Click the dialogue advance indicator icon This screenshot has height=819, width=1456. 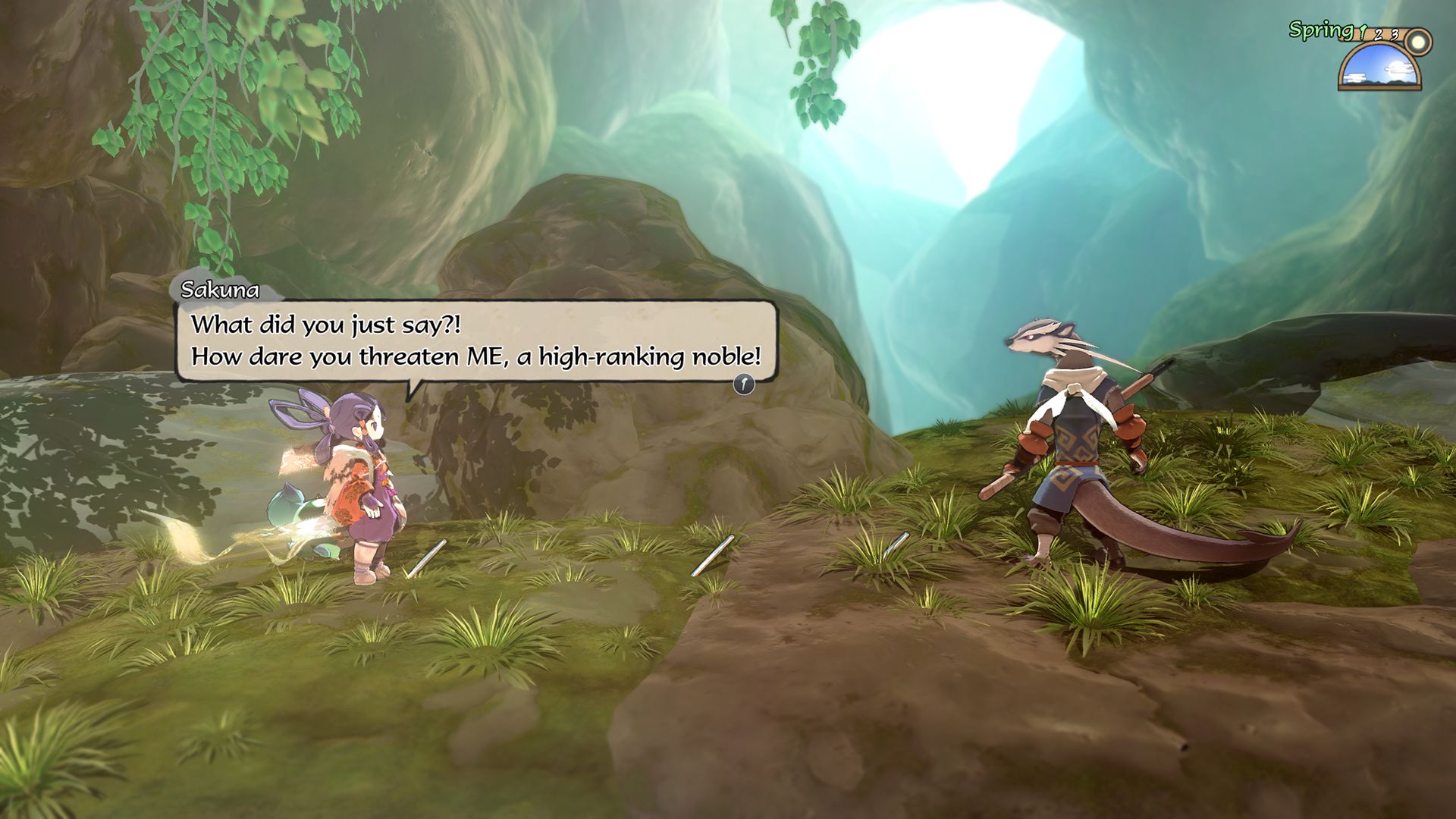744,384
